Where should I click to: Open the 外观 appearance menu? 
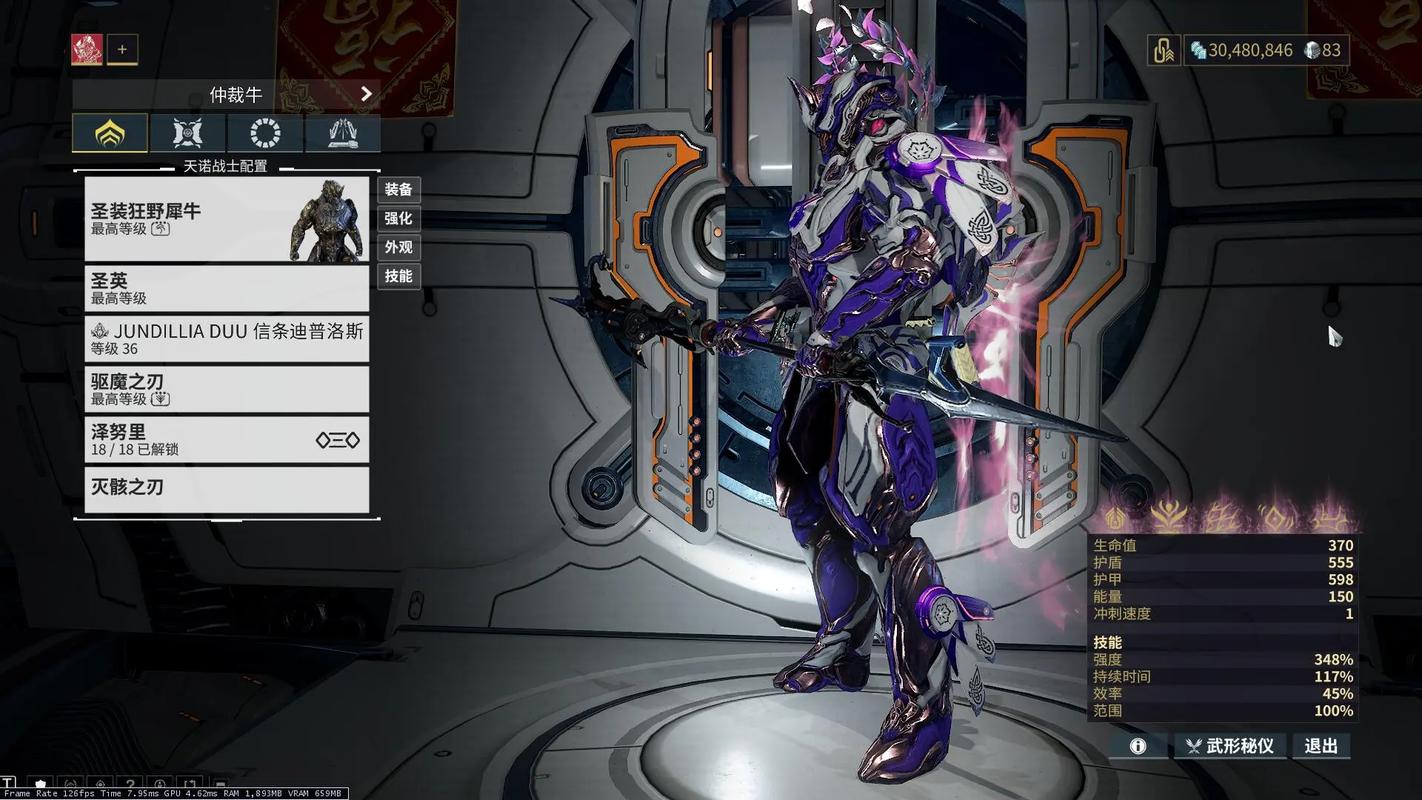398,247
